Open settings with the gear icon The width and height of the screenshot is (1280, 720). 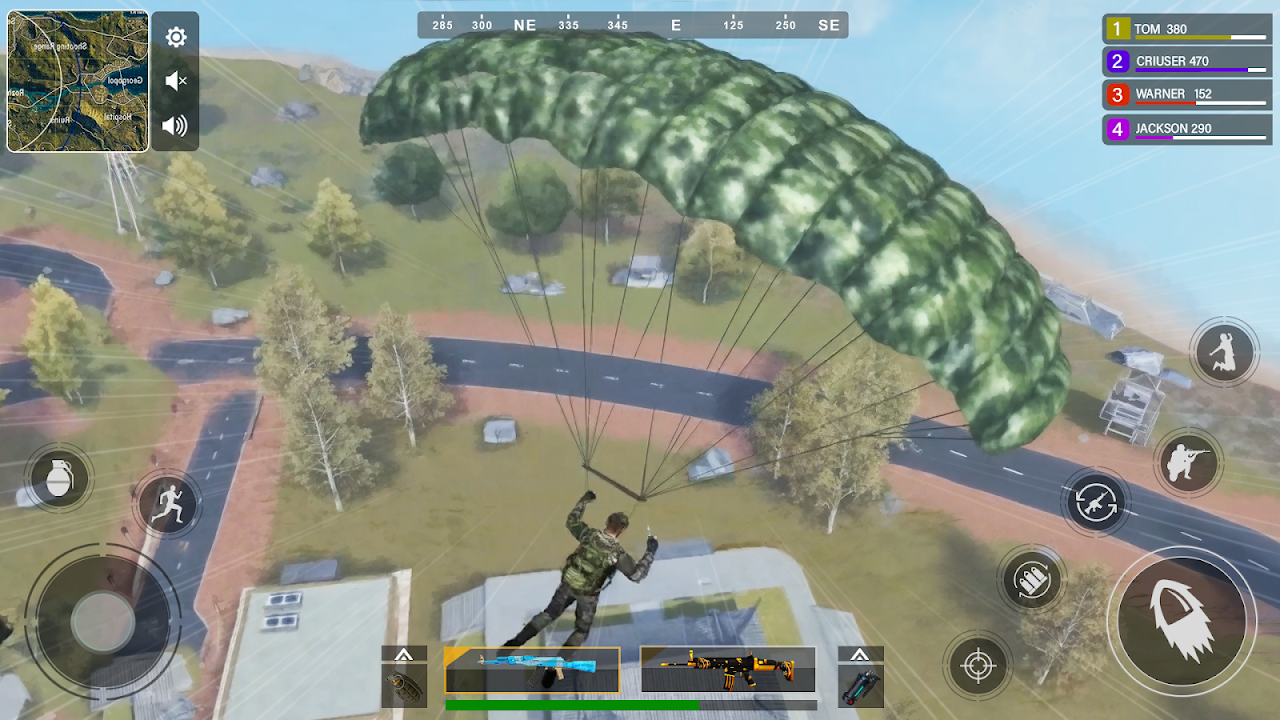[x=176, y=38]
